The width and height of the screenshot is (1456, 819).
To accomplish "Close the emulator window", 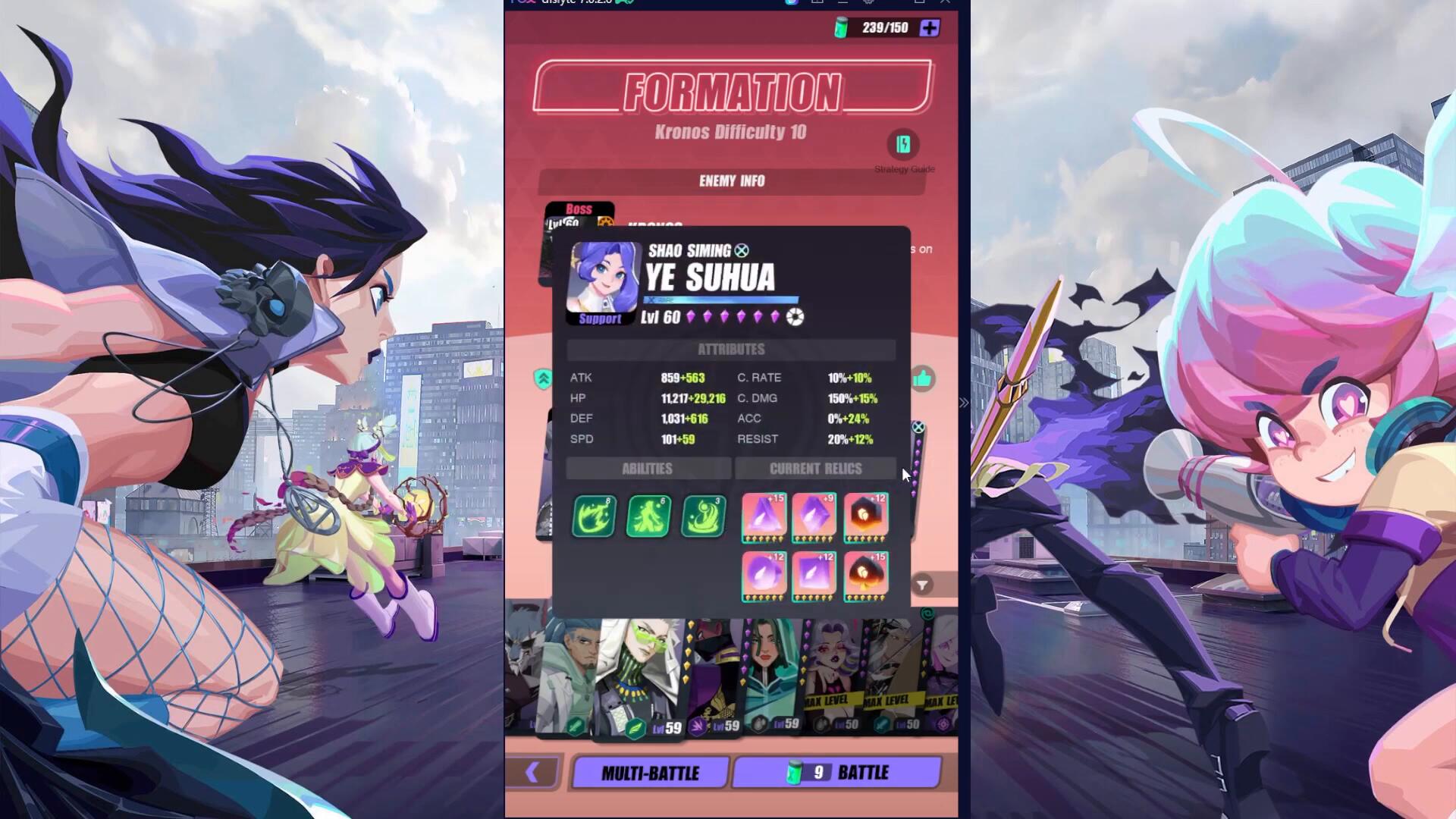I will click(x=946, y=2).
